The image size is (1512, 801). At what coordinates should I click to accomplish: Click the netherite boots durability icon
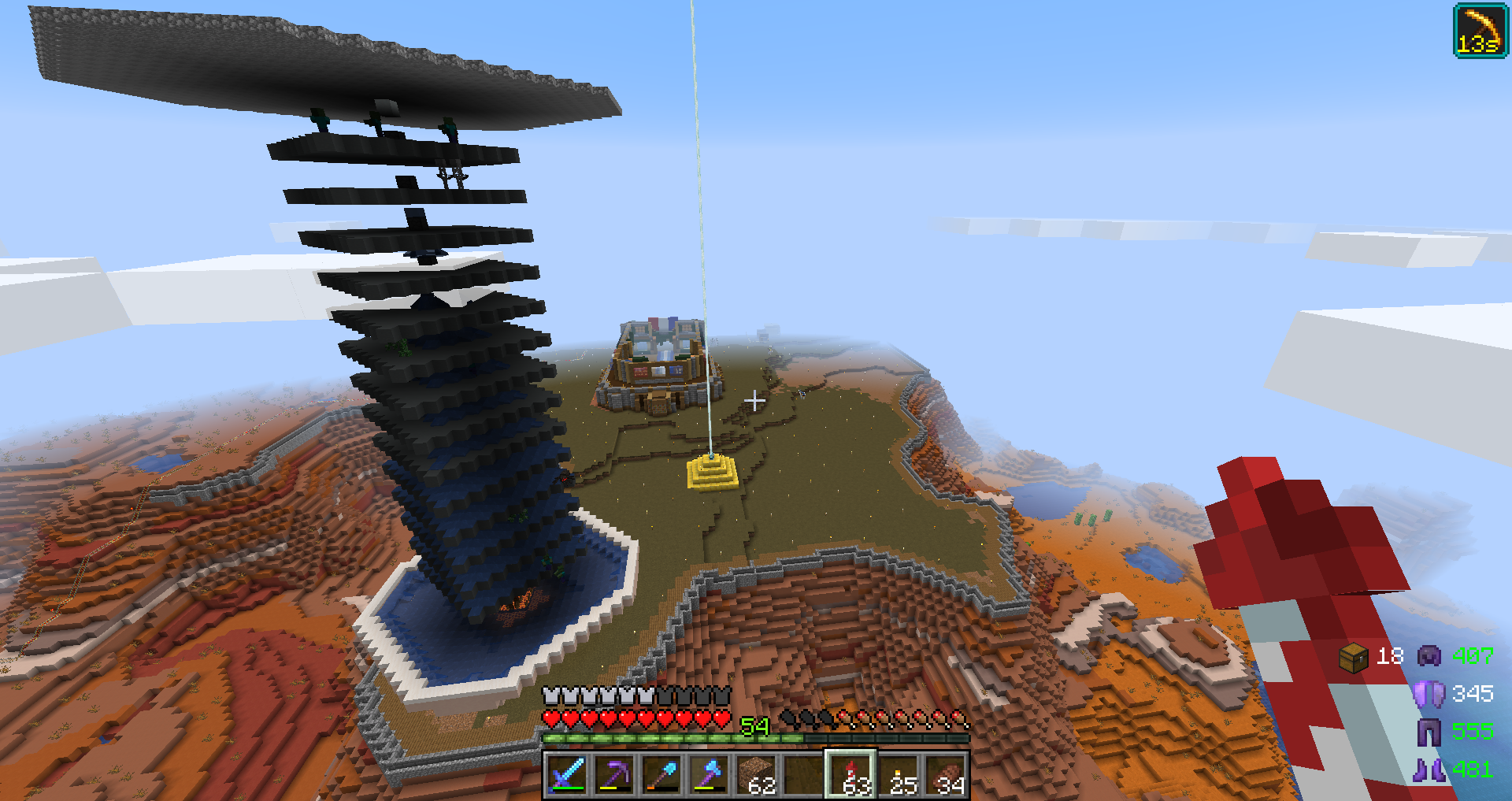[x=1429, y=769]
